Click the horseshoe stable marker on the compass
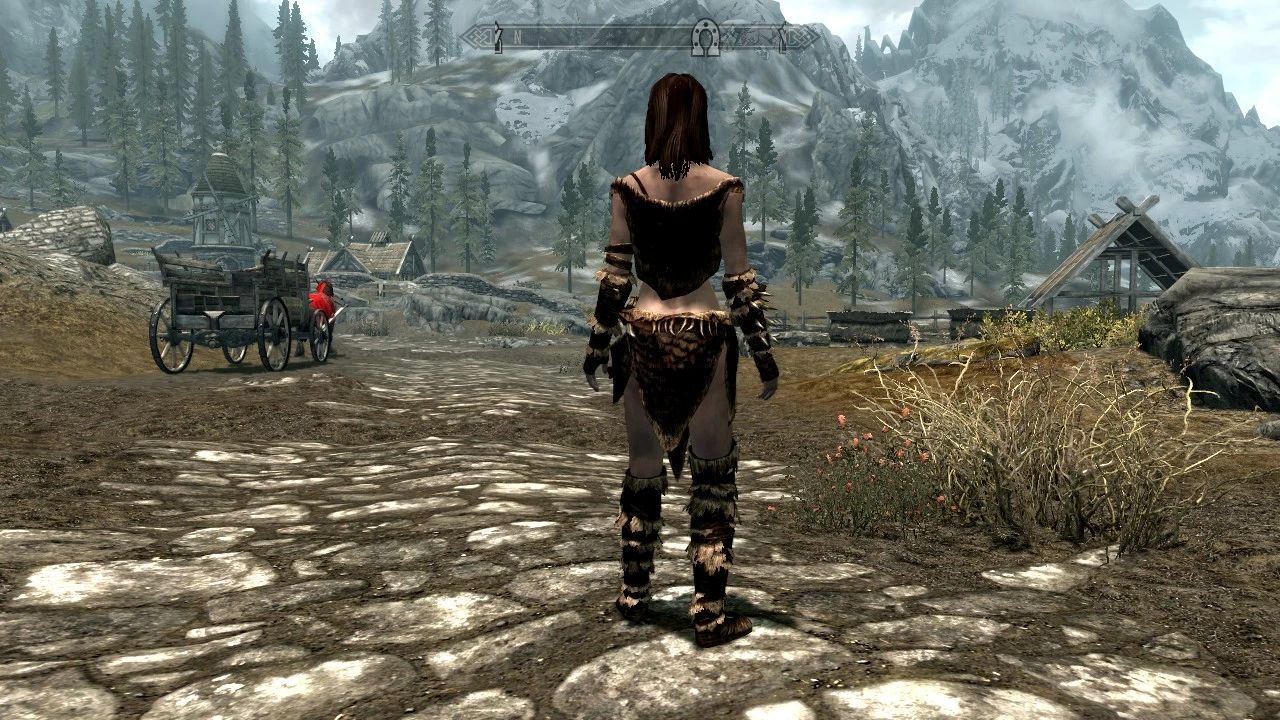 706,36
